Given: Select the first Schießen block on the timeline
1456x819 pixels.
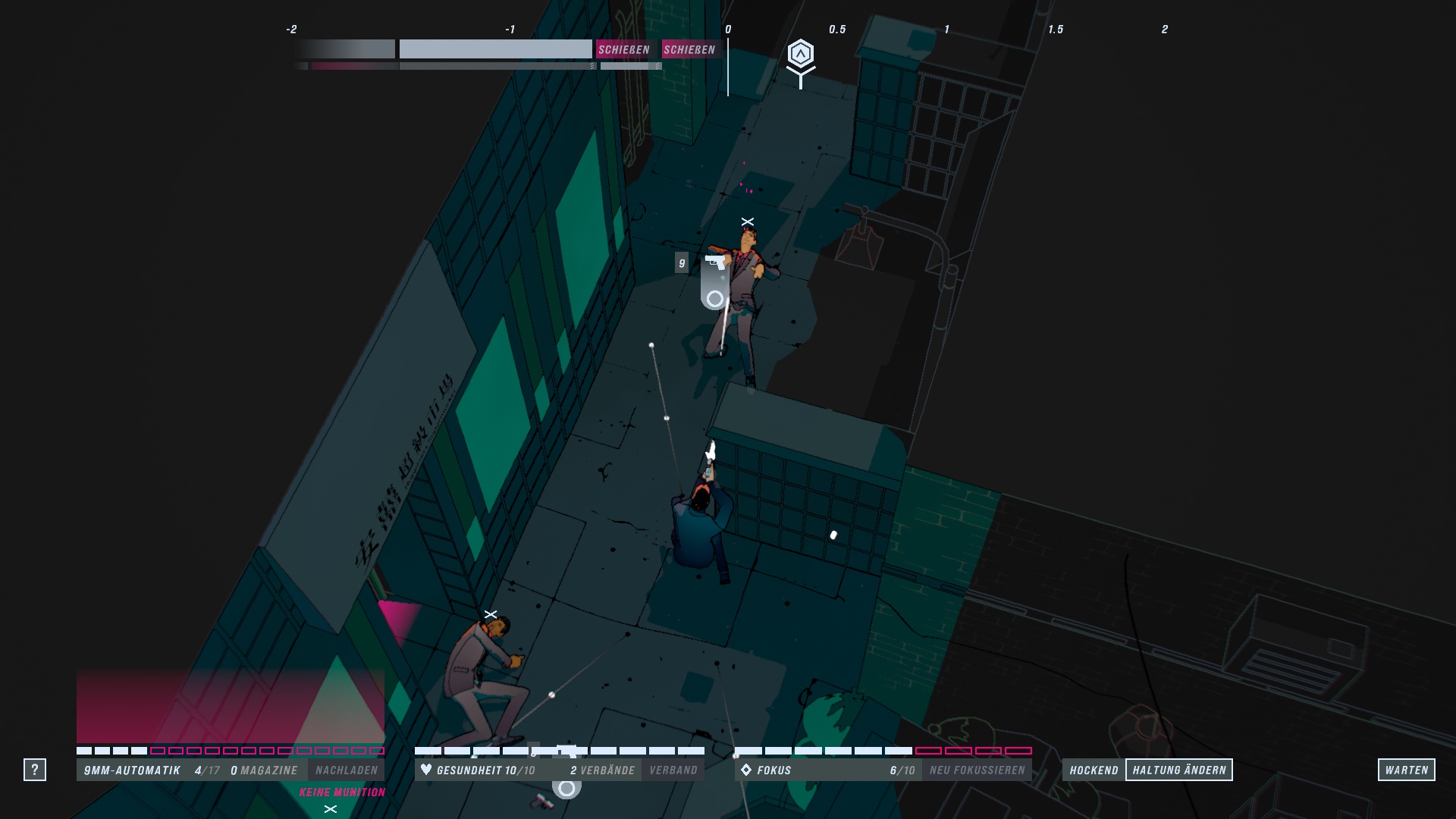Looking at the screenshot, I should click(x=625, y=49).
